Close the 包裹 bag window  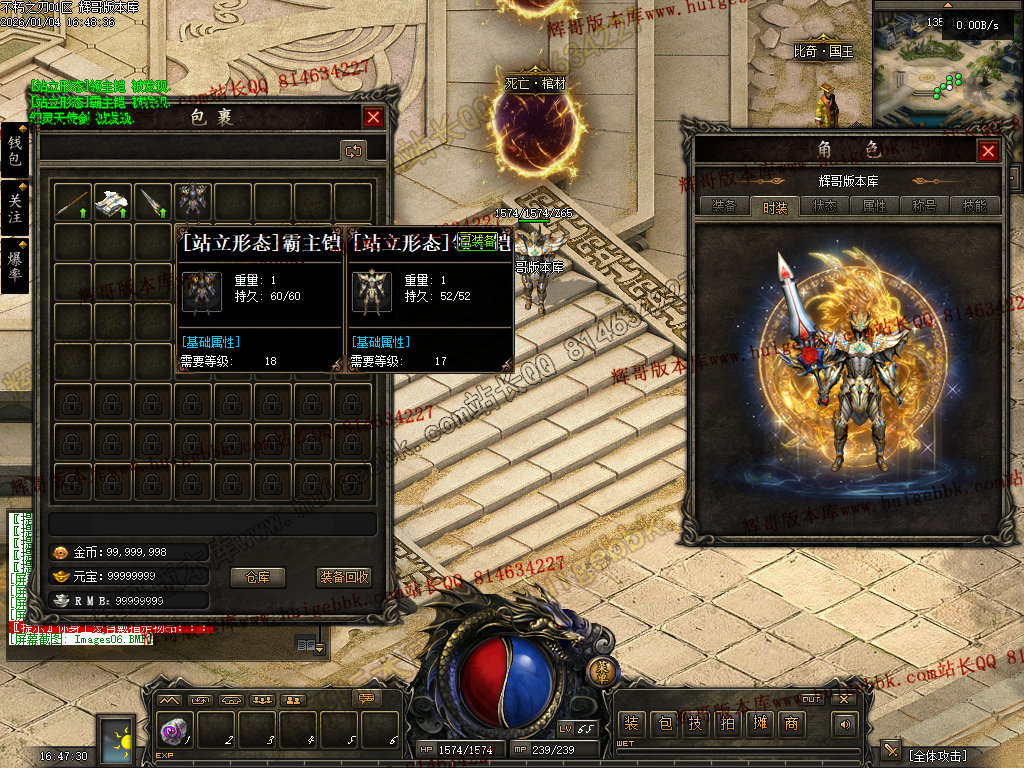tap(373, 117)
